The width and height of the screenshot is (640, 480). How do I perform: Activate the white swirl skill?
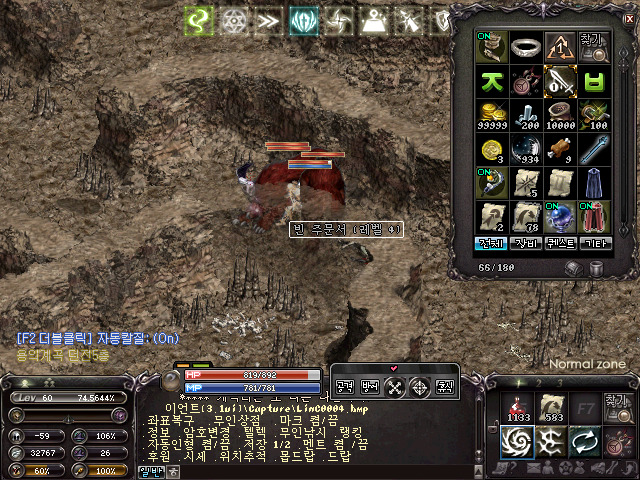(519, 441)
